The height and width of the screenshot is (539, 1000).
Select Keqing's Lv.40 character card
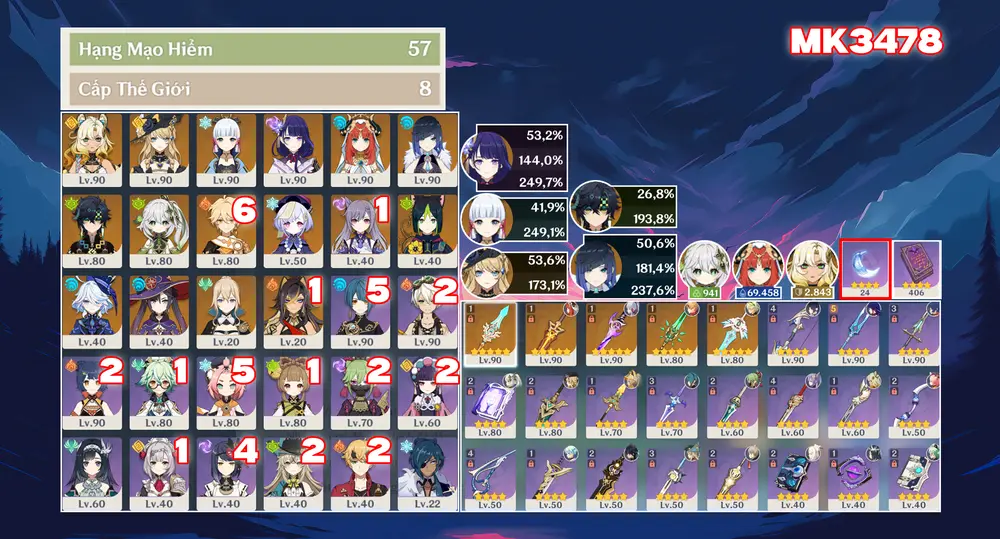[360, 230]
